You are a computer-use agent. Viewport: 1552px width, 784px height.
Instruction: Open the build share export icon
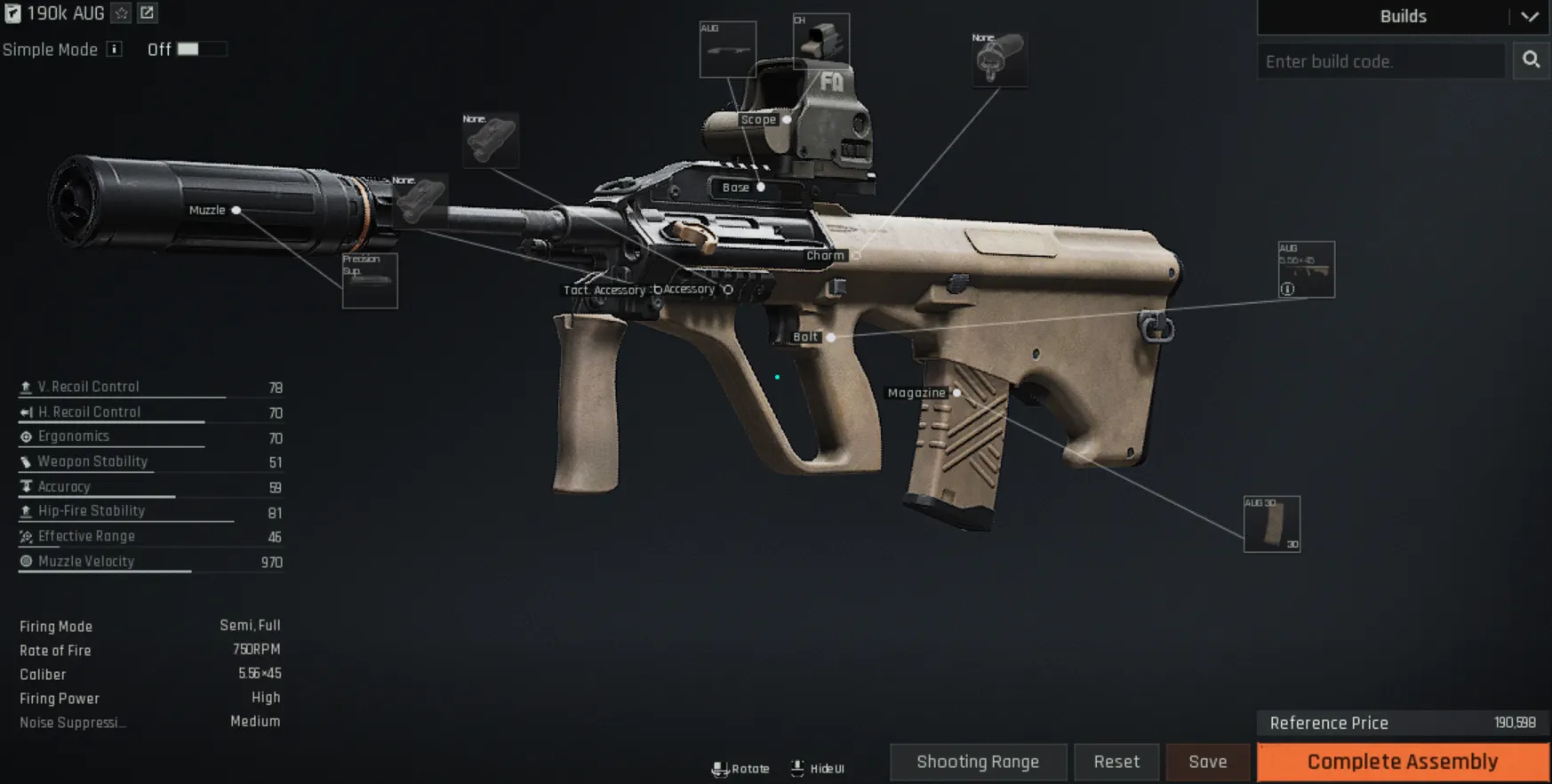pos(148,13)
